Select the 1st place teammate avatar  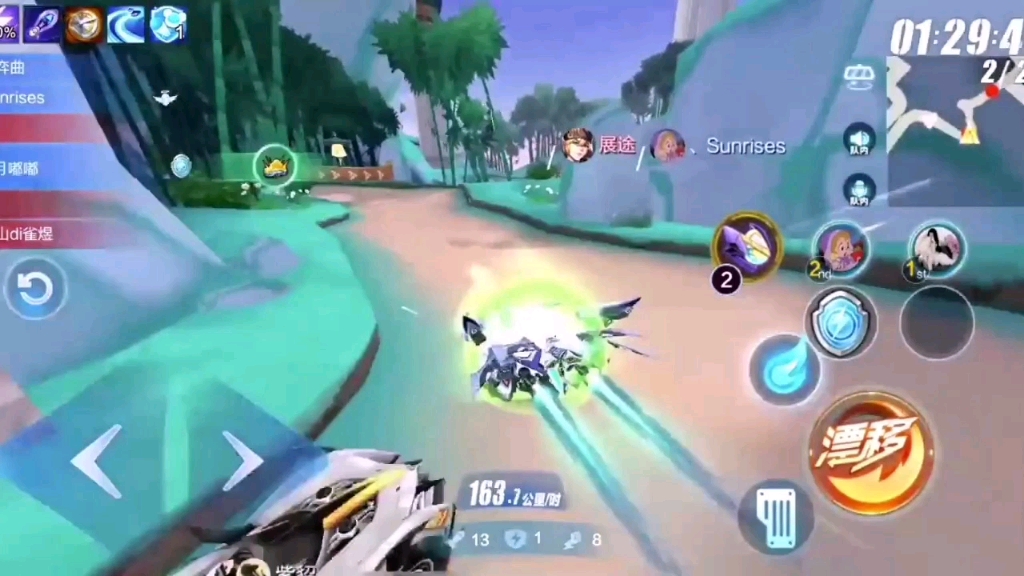(x=937, y=248)
